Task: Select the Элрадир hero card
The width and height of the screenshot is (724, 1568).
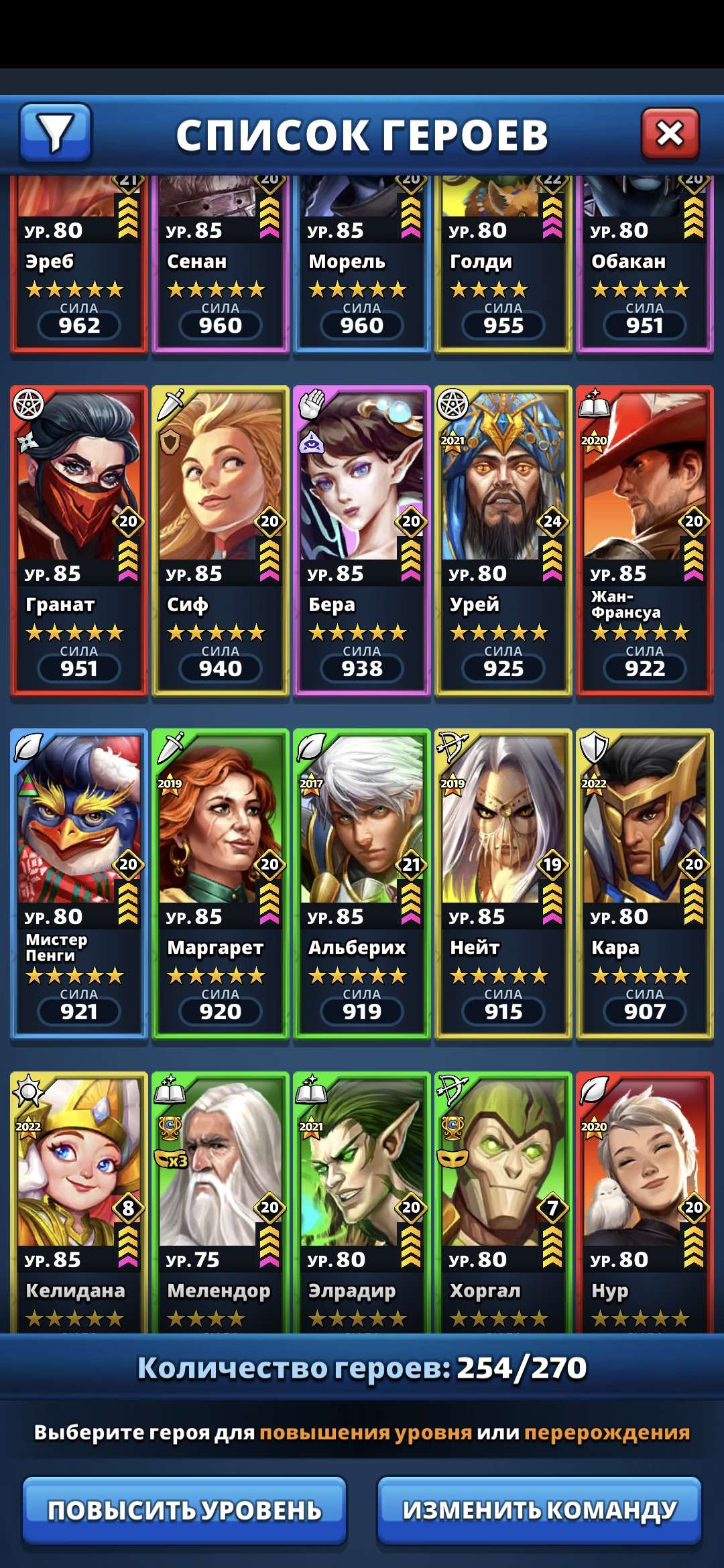Action: (362, 1199)
